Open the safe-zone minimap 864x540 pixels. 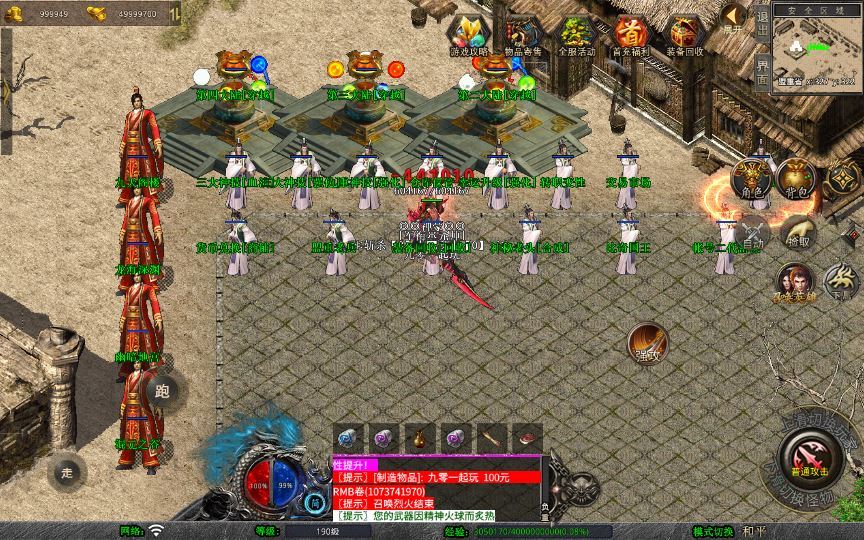817,48
